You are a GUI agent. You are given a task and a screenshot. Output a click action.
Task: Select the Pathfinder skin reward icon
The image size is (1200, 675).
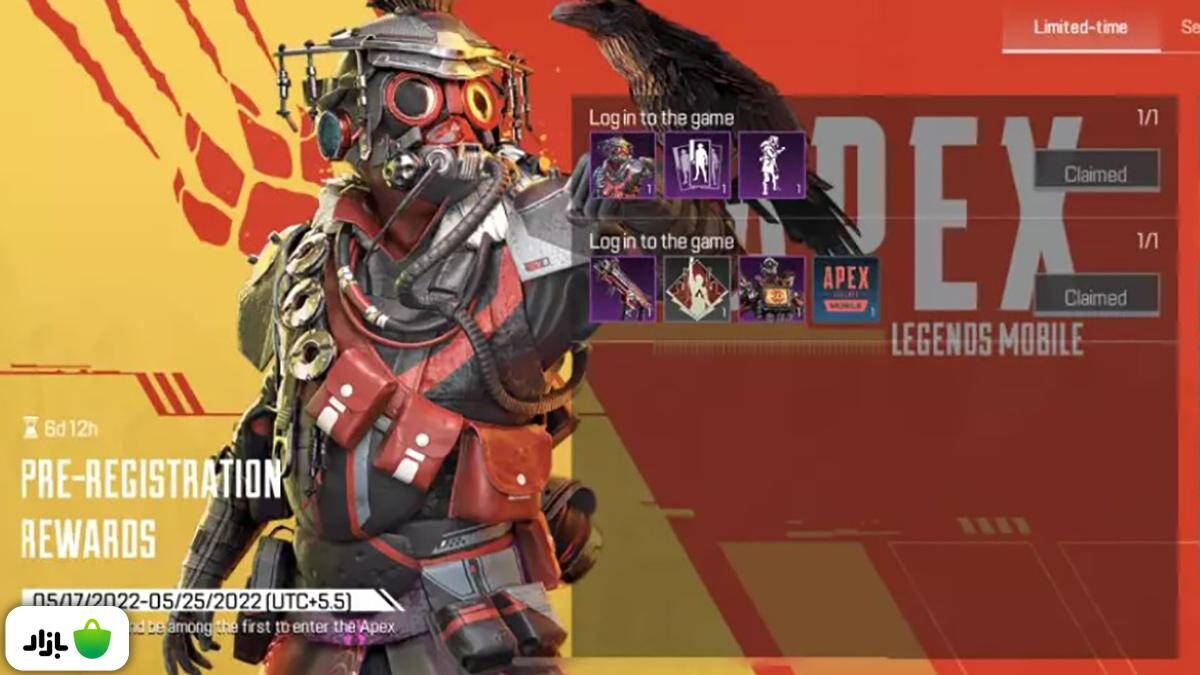click(772, 289)
